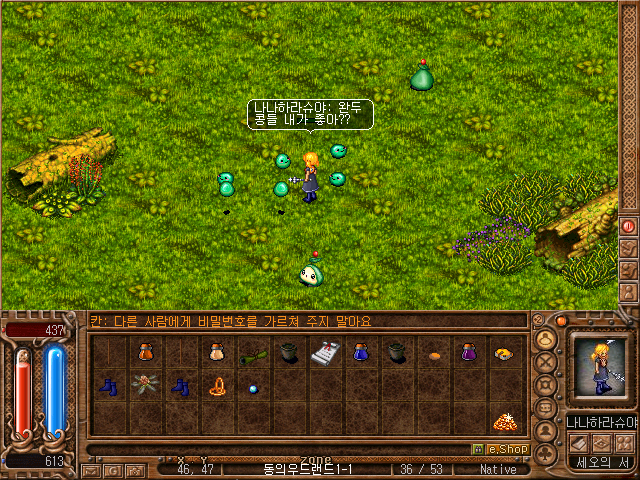The image size is (640, 480).
Task: Click the character portrait
Action: [x=600, y=369]
